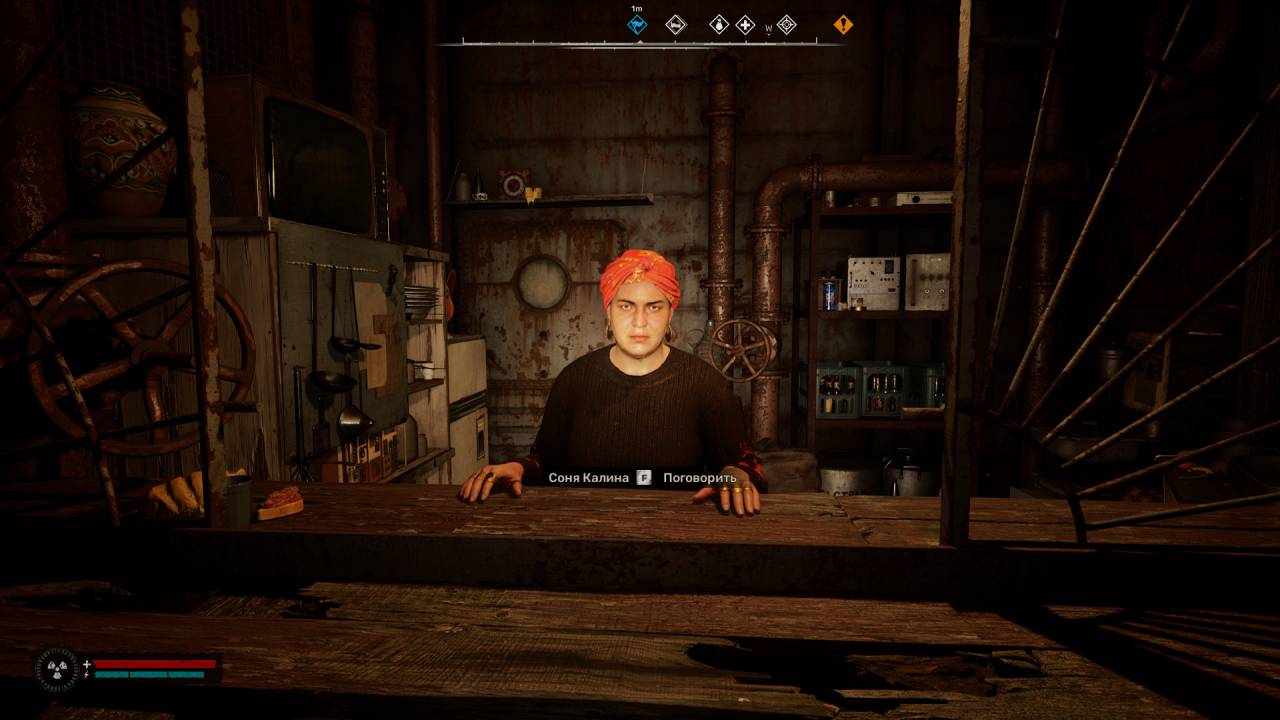This screenshot has width=1280, height=720.
Task: Select the orange exclamation quest marker
Action: click(843, 25)
